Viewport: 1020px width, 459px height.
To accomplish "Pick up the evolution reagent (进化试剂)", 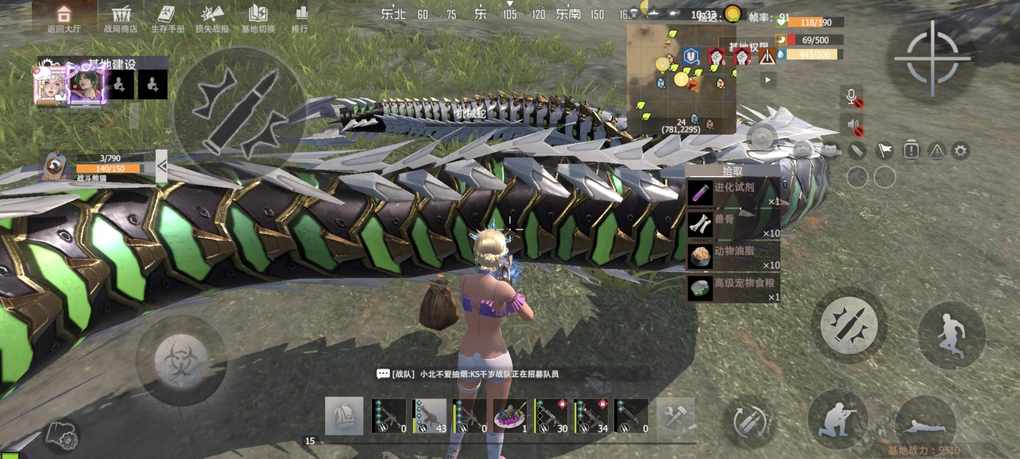I will pyautogui.click(x=733, y=193).
